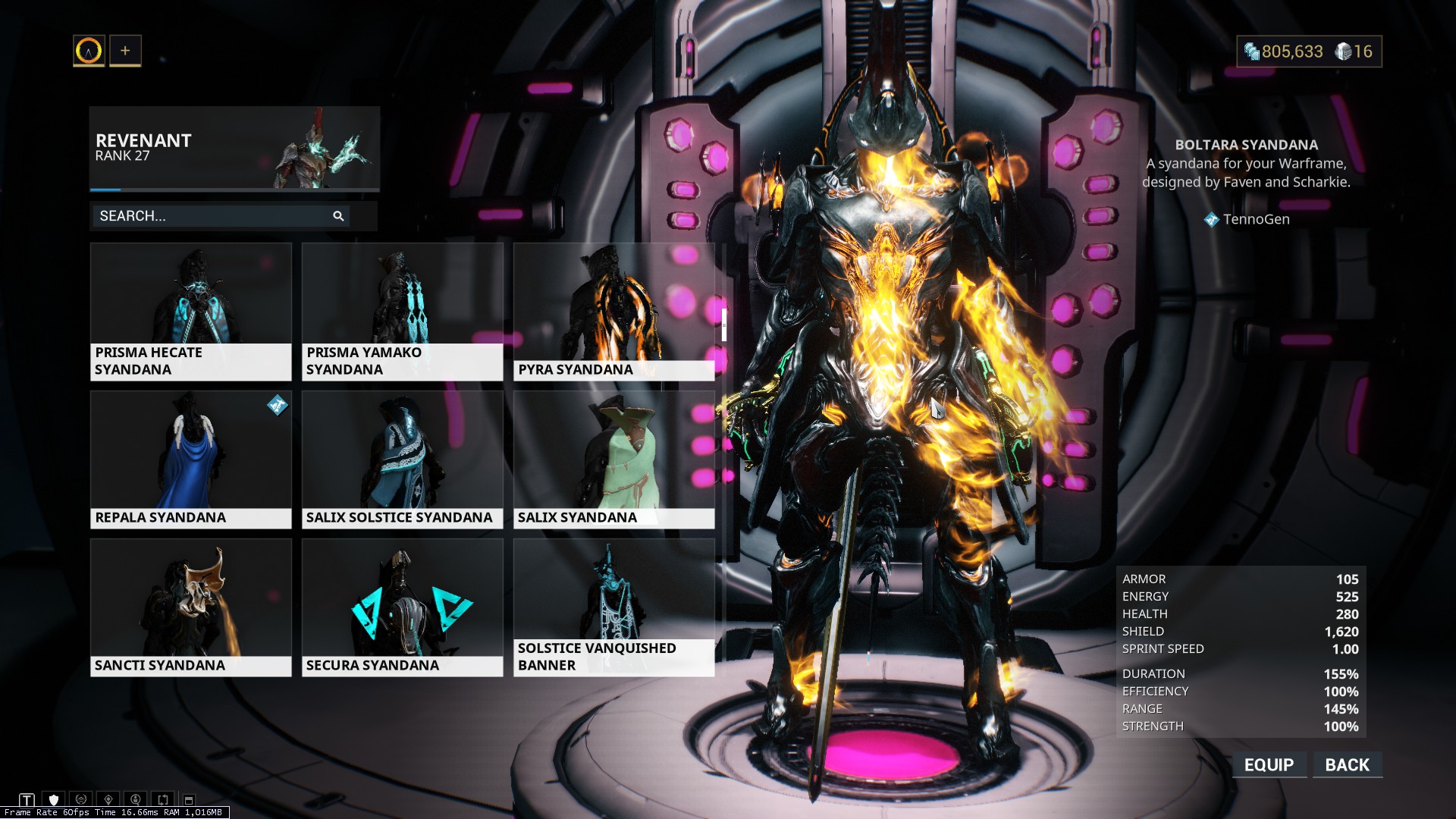The width and height of the screenshot is (1456, 819).
Task: Select the Solstice Vanquished Banner
Action: coord(613,607)
